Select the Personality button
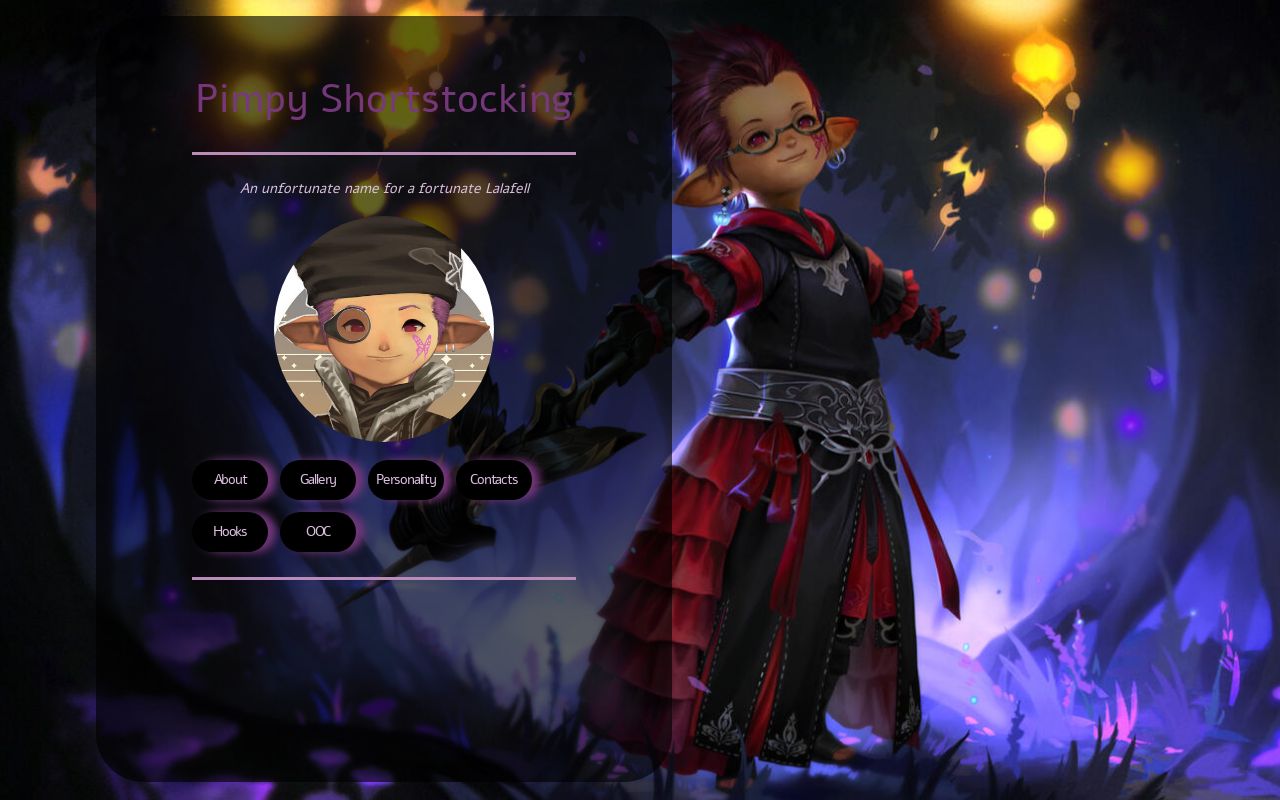 pyautogui.click(x=406, y=480)
